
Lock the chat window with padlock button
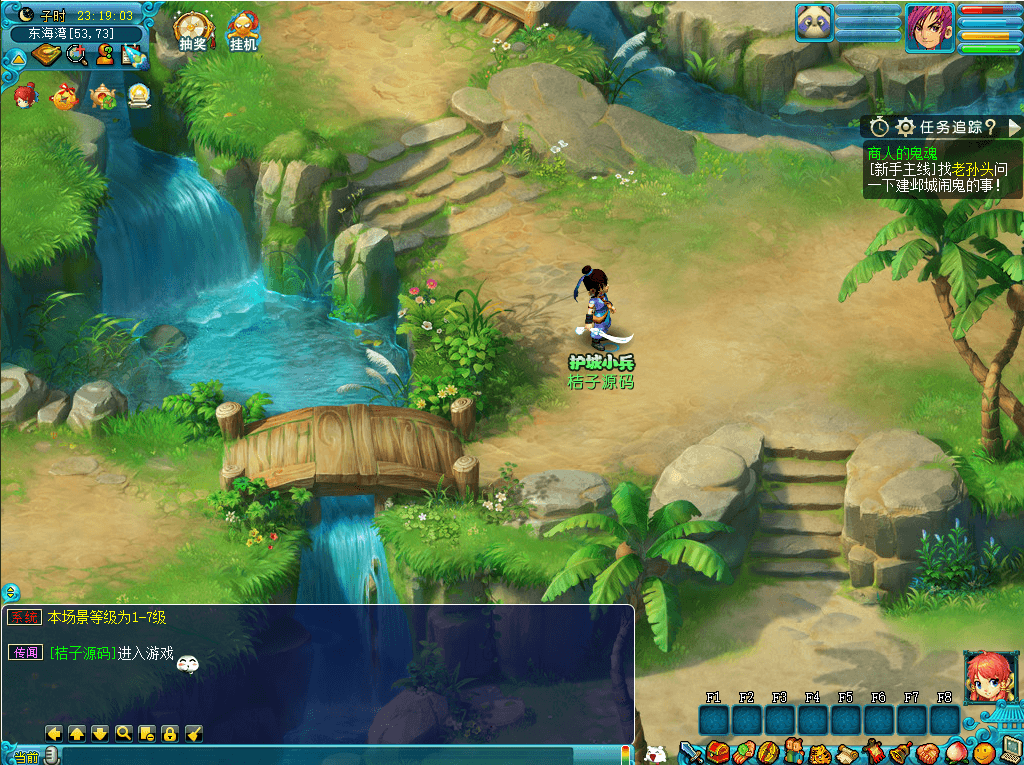pyautogui.click(x=170, y=733)
